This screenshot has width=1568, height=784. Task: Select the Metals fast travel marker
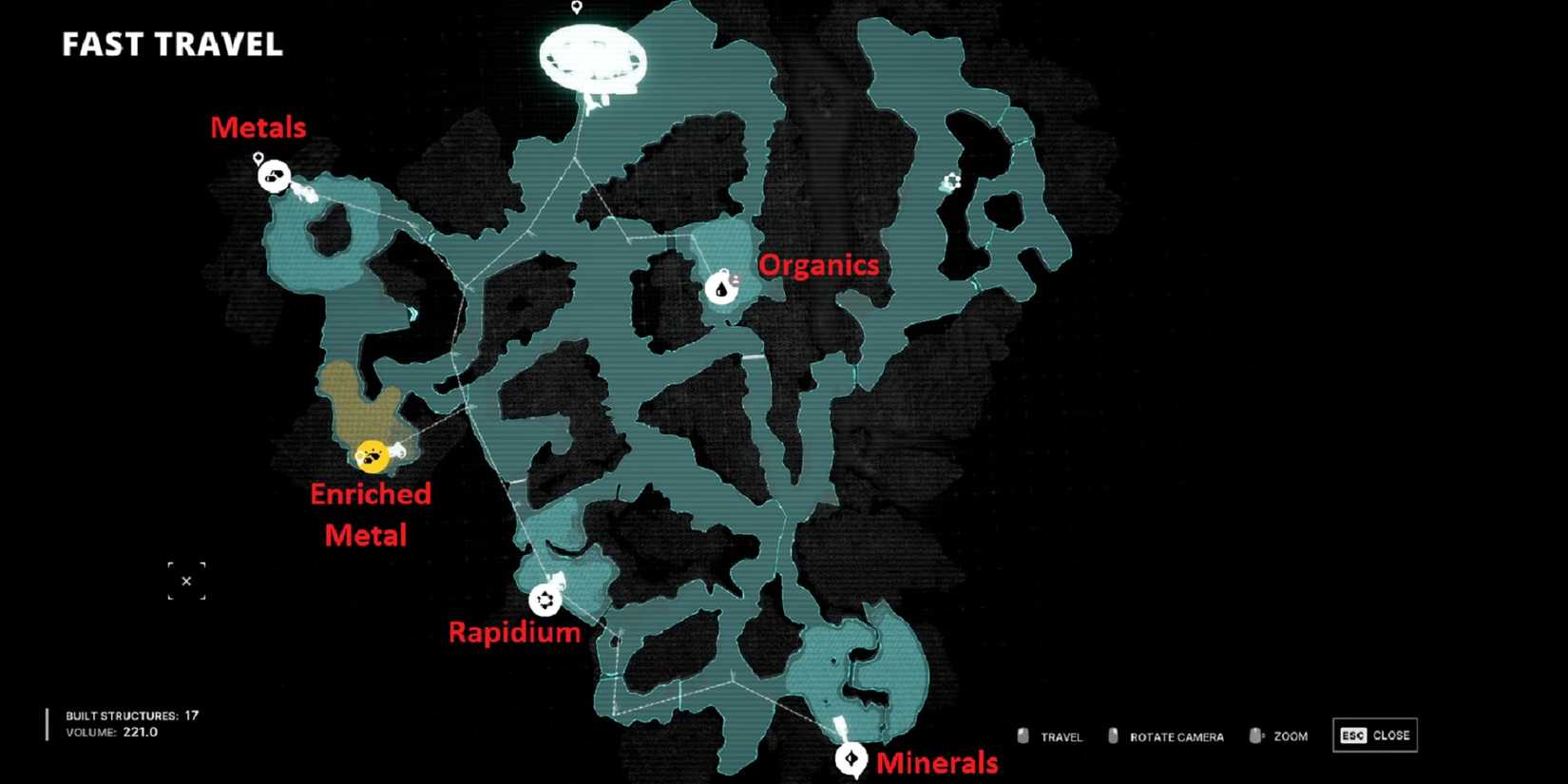coord(275,176)
